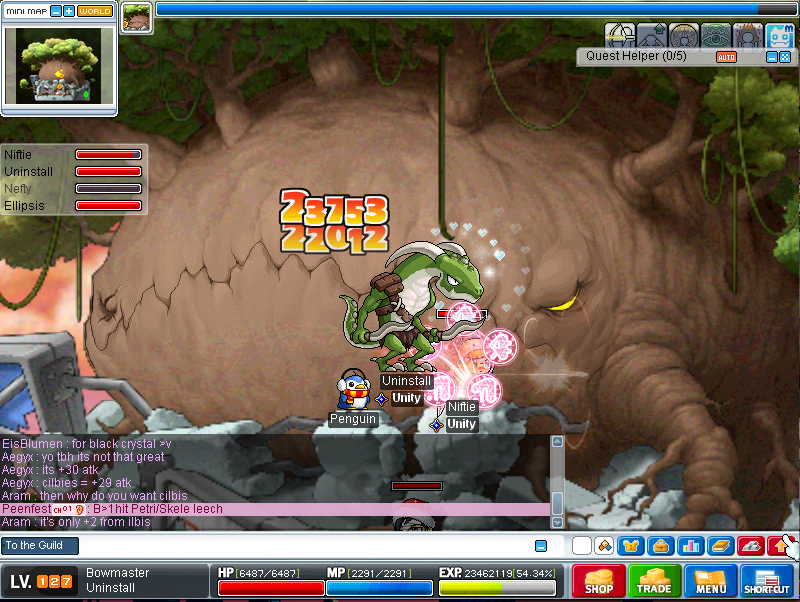This screenshot has width=800, height=602.
Task: Click the green eye buff icon
Action: [716, 35]
